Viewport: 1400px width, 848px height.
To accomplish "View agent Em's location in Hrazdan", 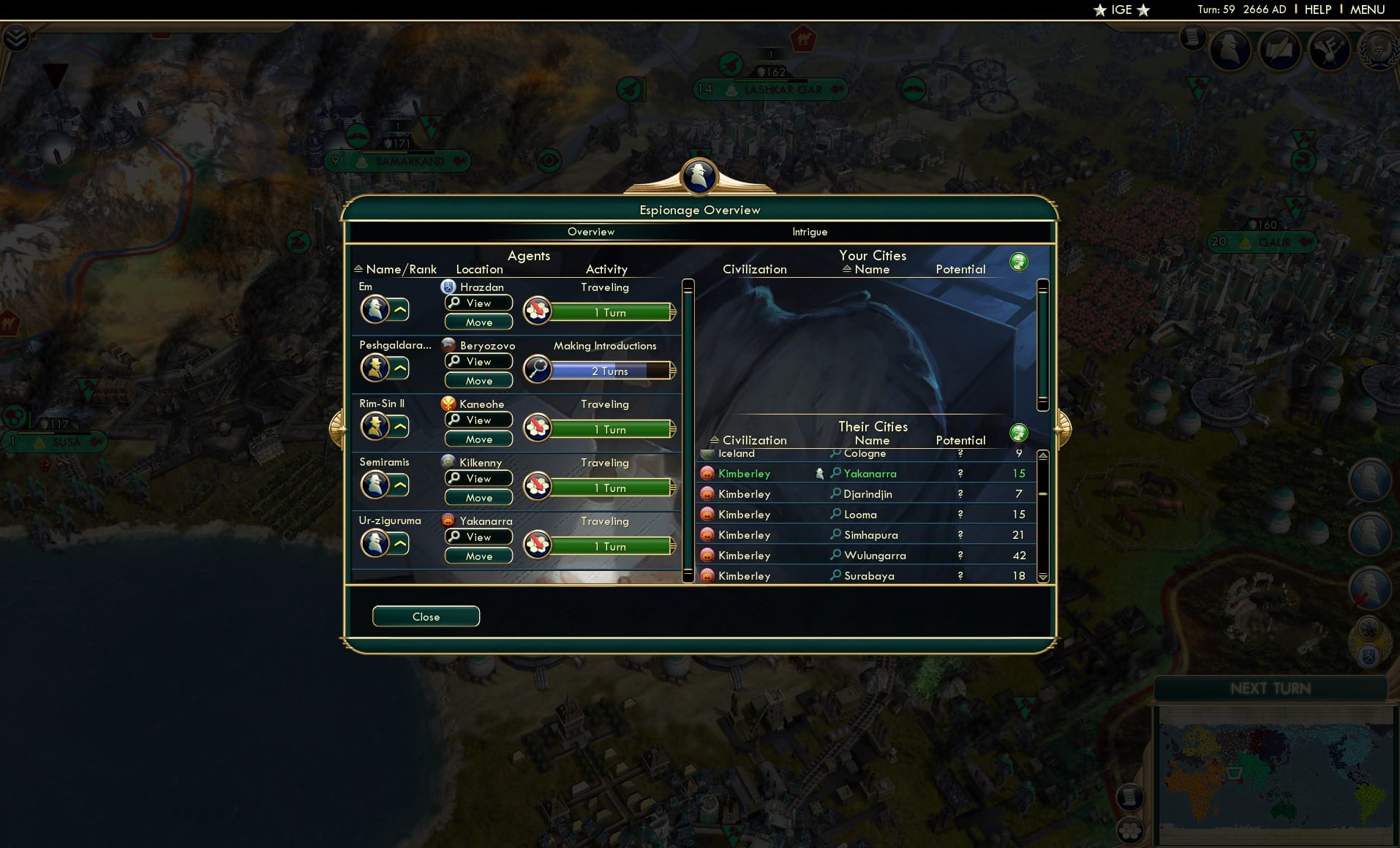I will tap(478, 303).
